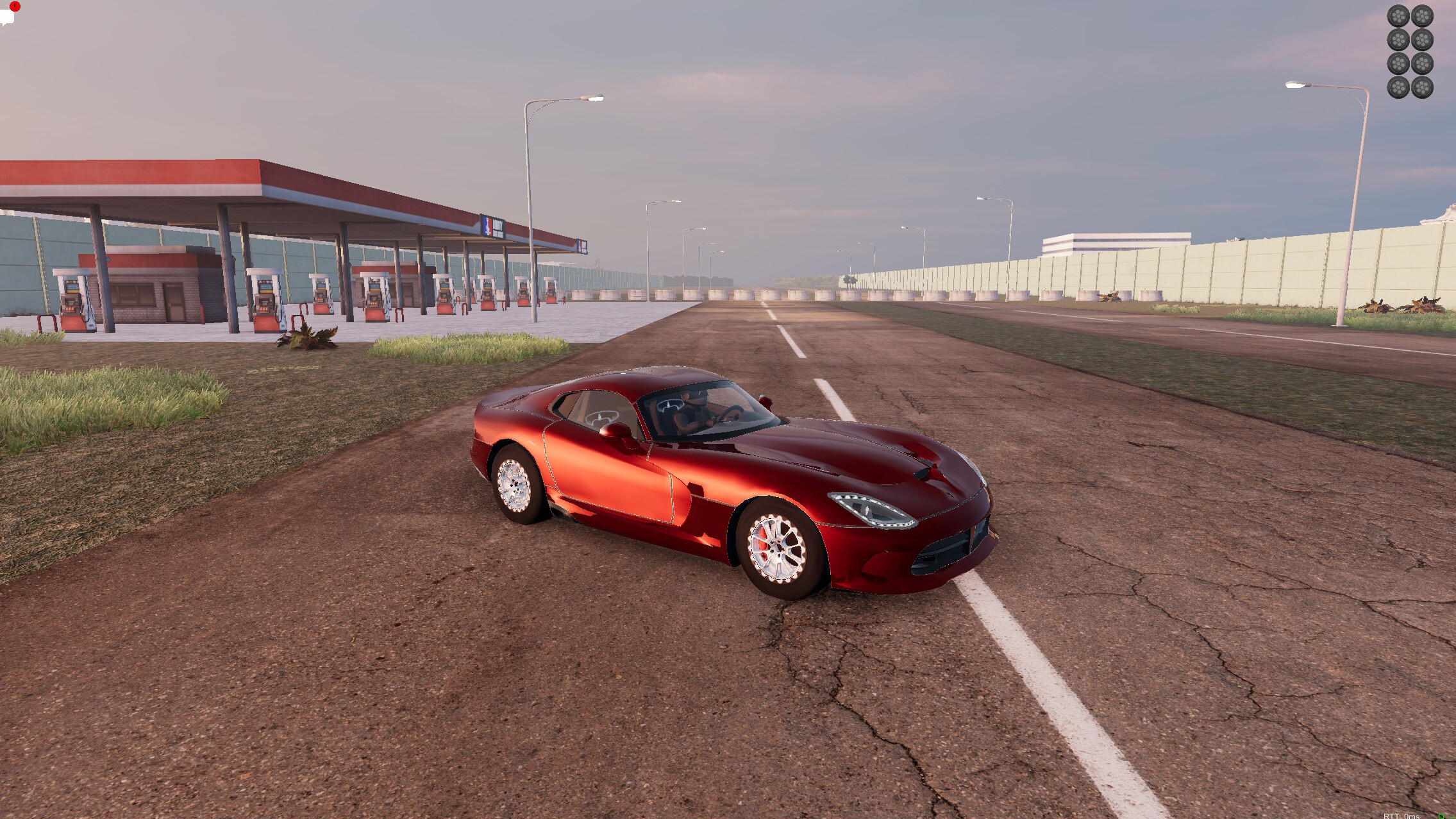
Task: Open the chat message bubble
Action: pyautogui.click(x=8, y=18)
